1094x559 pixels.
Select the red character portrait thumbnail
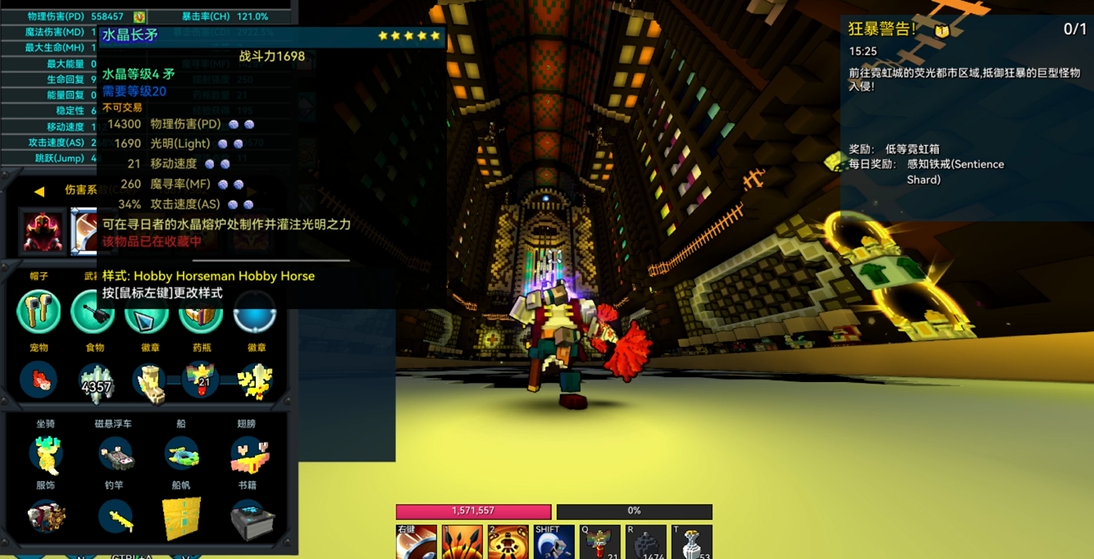click(43, 231)
